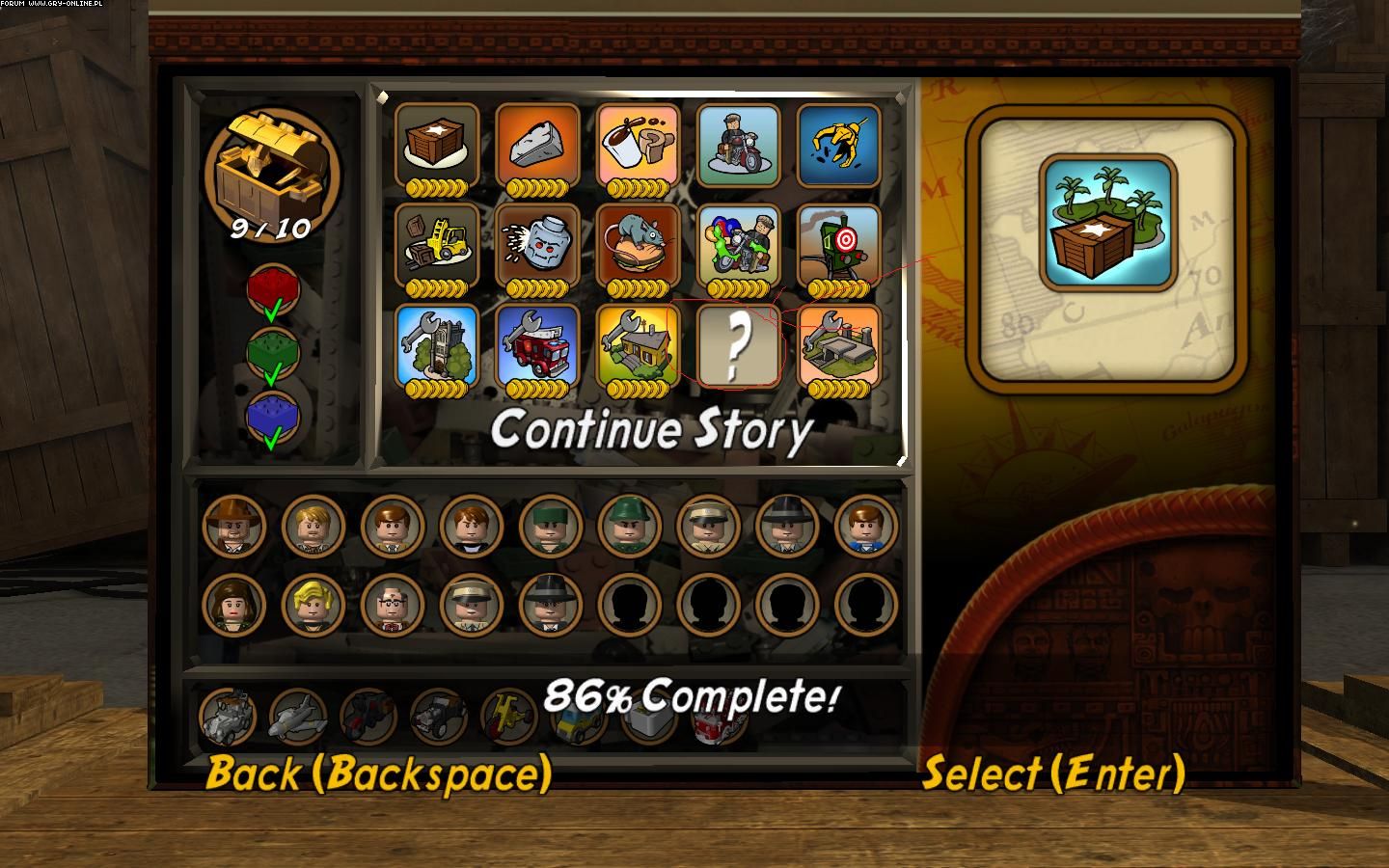Select the red fire truck build tile
This screenshot has height=868, width=1389.
[537, 345]
